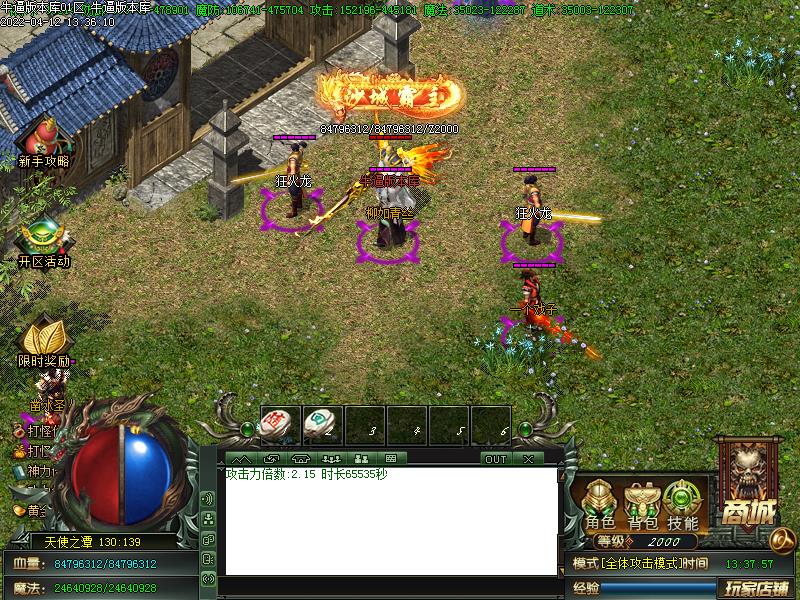Select the 神力 entry in the left list
800x600 pixels.
[38, 471]
